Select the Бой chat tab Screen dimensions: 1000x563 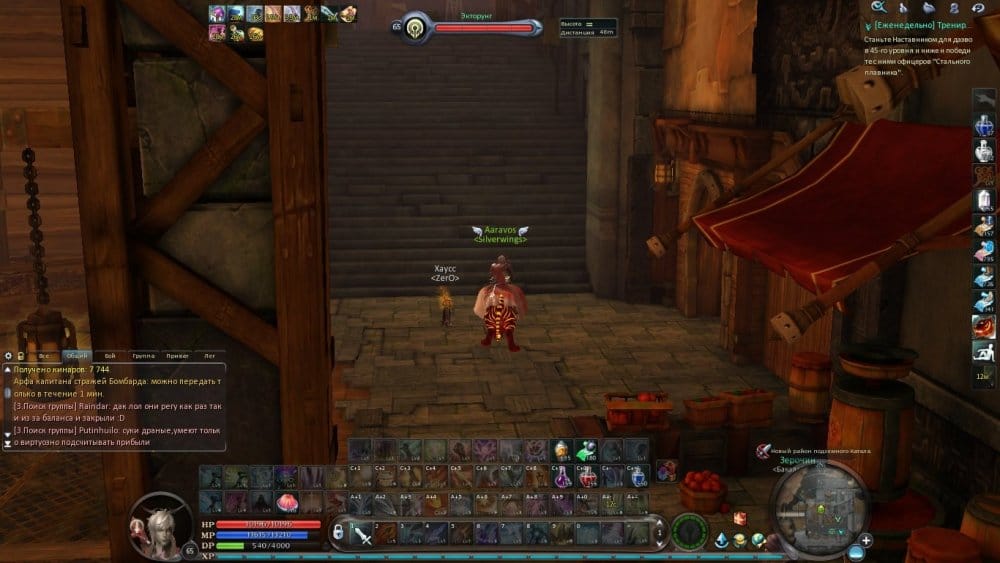coord(109,355)
